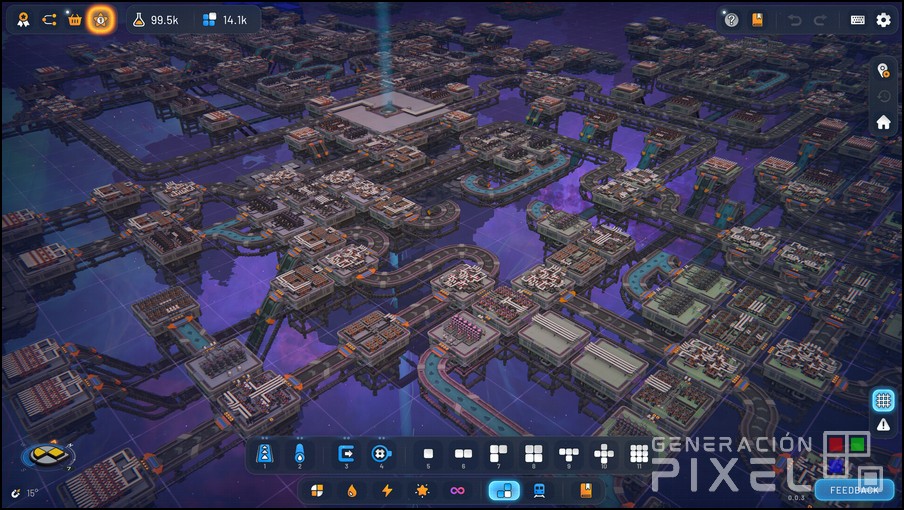Image resolution: width=904 pixels, height=510 pixels.
Task: Open the shopping basket shop icon
Action: [74, 20]
